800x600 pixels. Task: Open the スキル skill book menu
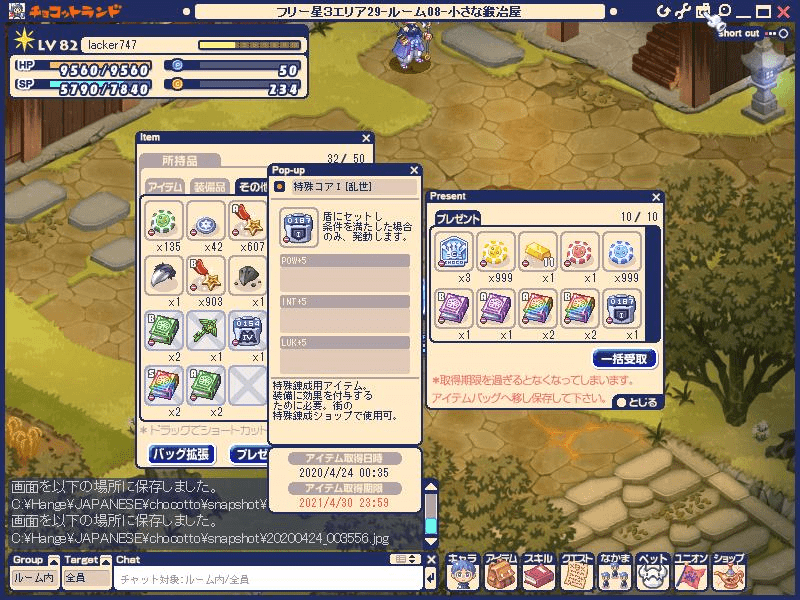pyautogui.click(x=538, y=573)
